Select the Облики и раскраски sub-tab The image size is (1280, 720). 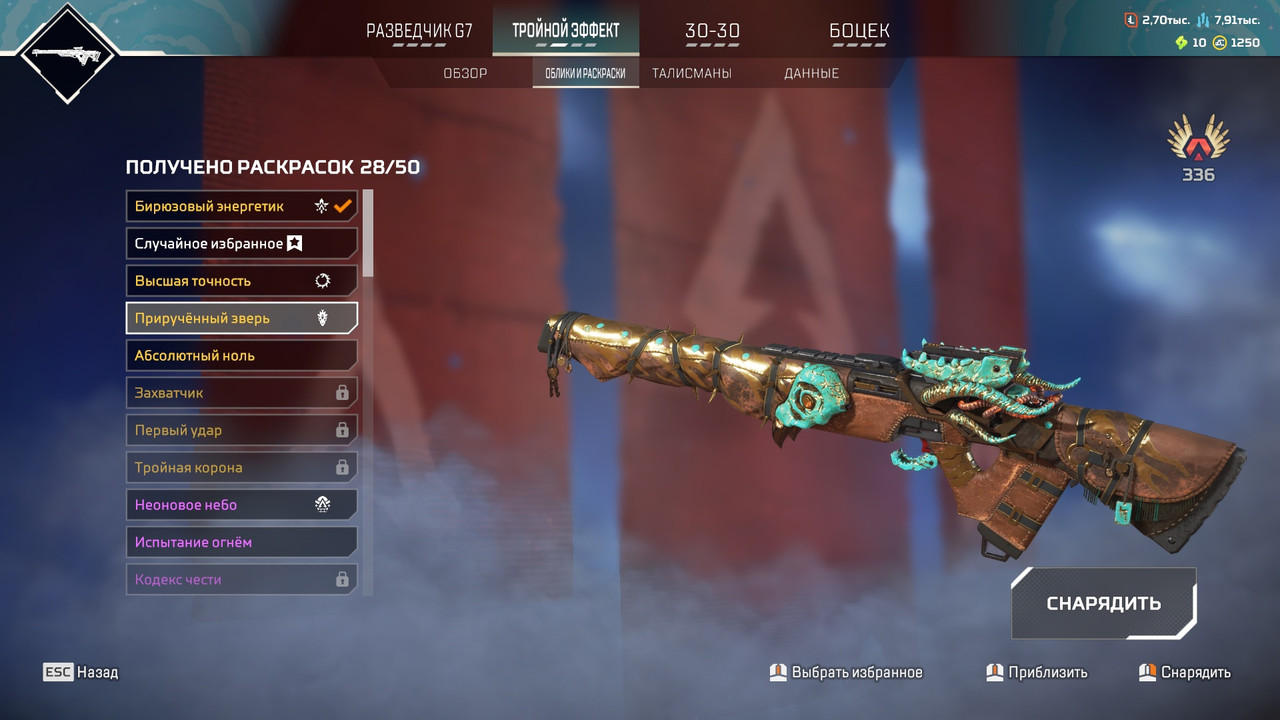(x=585, y=73)
